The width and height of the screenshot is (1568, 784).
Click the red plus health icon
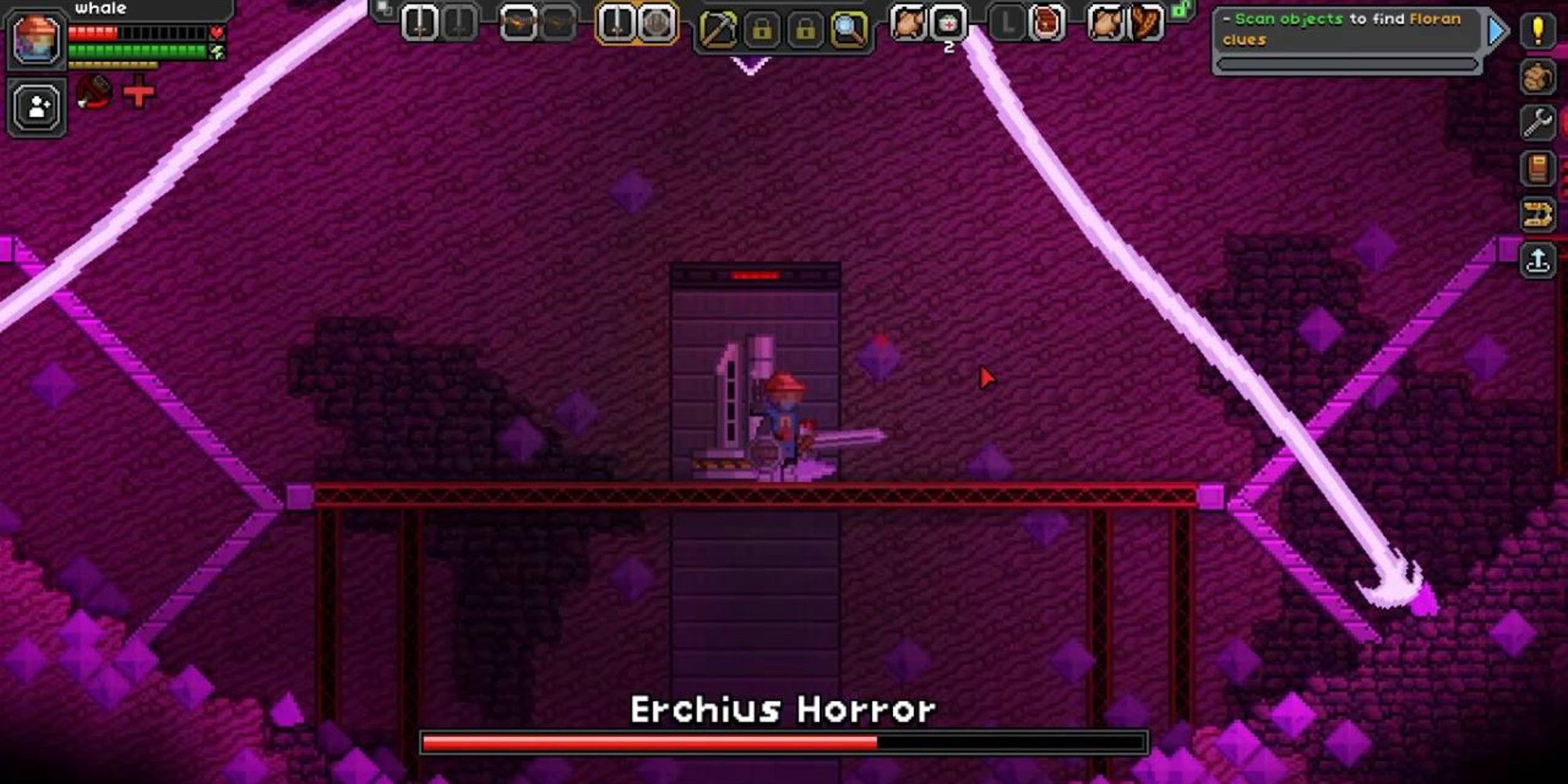pos(137,94)
